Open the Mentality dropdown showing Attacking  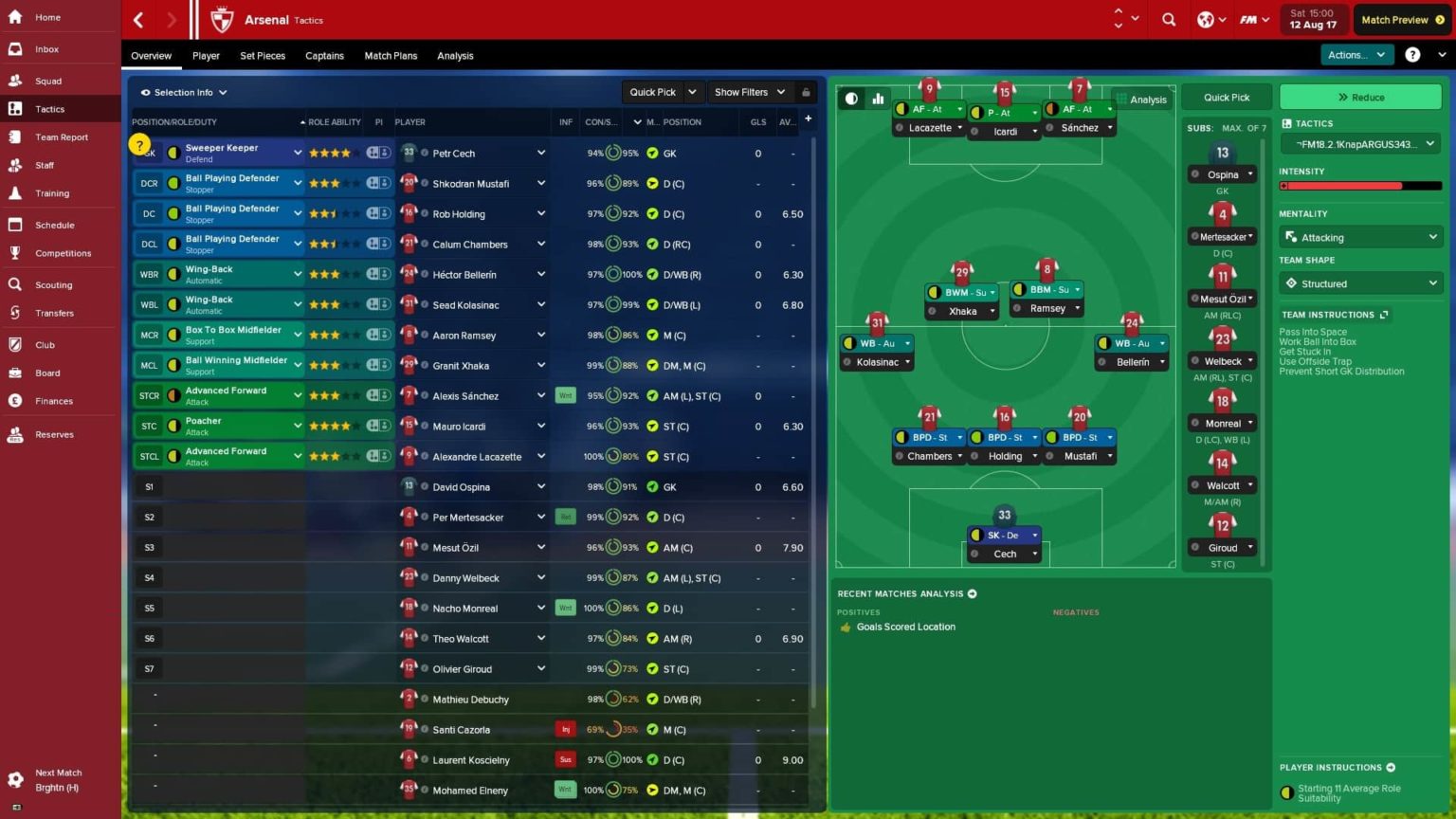(1360, 237)
